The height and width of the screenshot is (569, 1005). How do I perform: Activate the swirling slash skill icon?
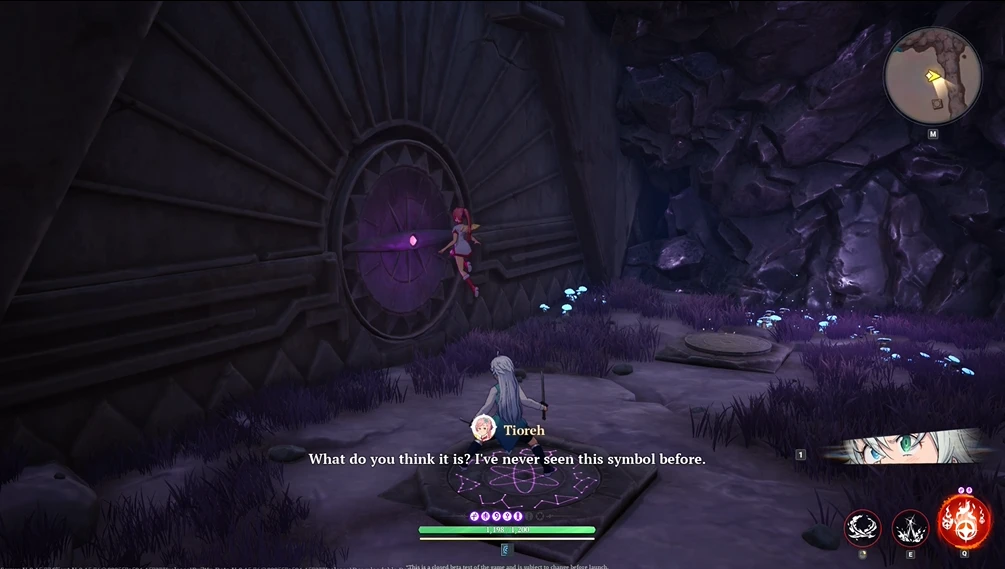pyautogui.click(x=862, y=526)
